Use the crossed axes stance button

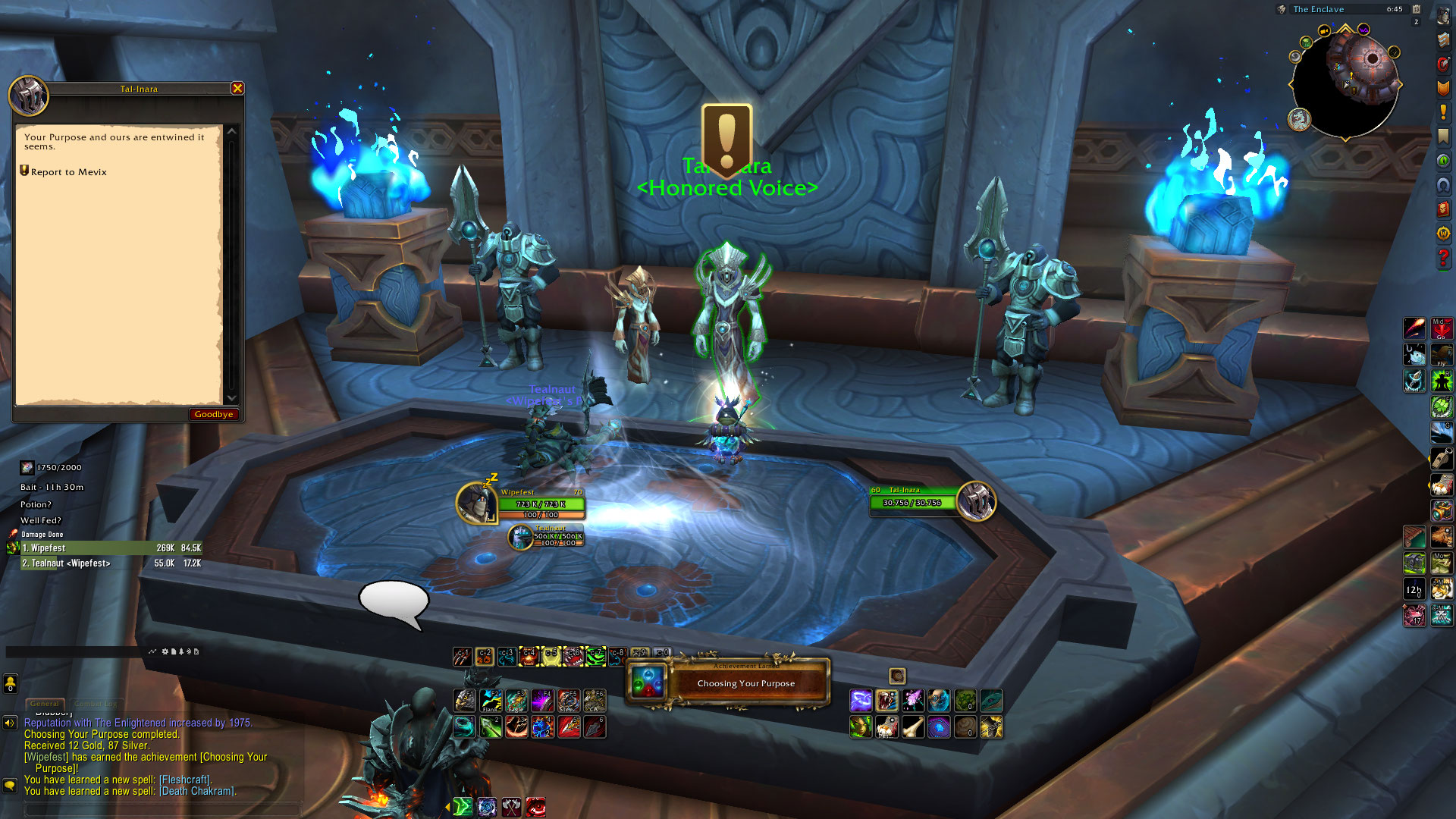pos(512,808)
